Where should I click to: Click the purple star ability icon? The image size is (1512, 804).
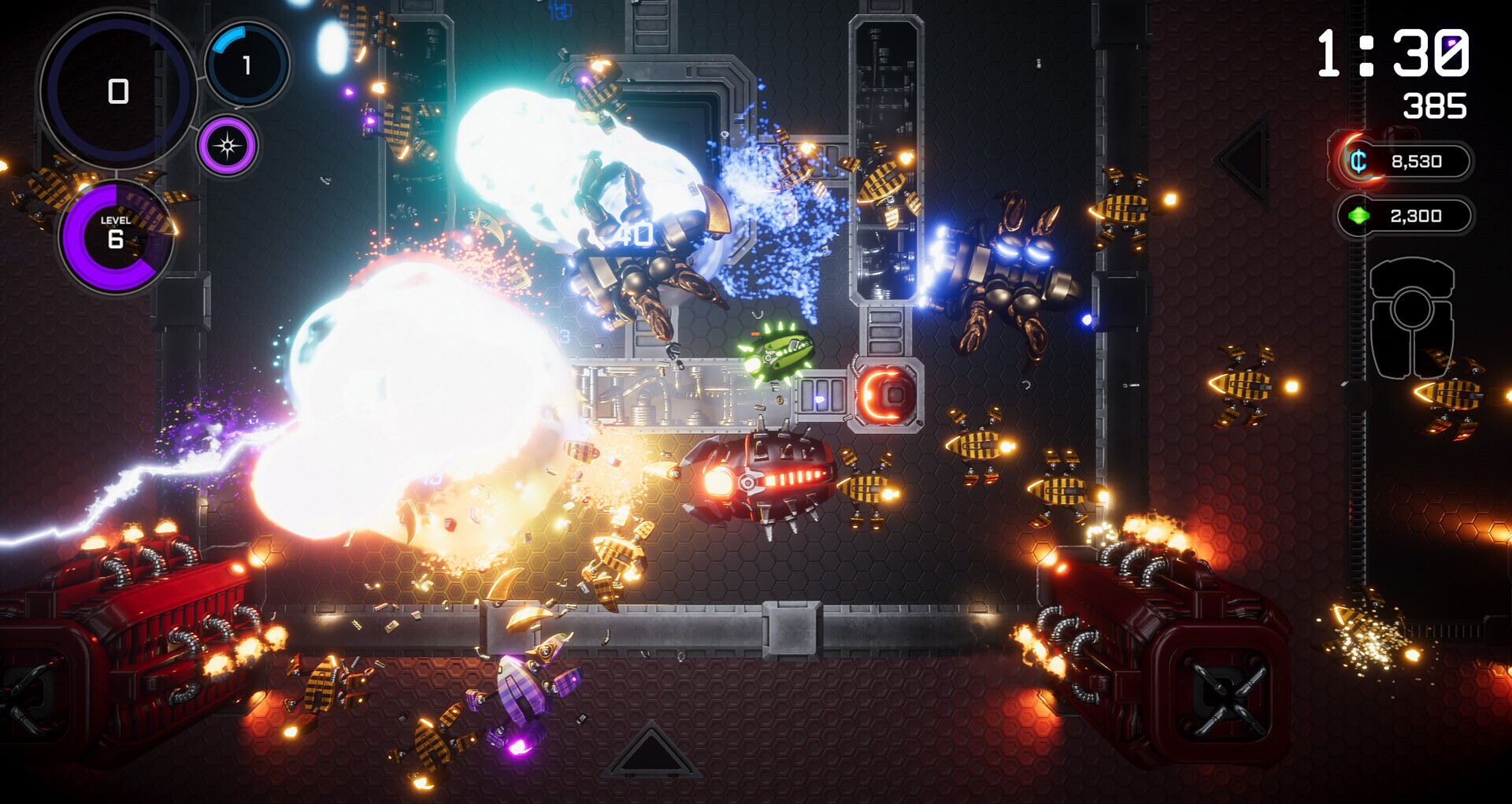coord(228,145)
